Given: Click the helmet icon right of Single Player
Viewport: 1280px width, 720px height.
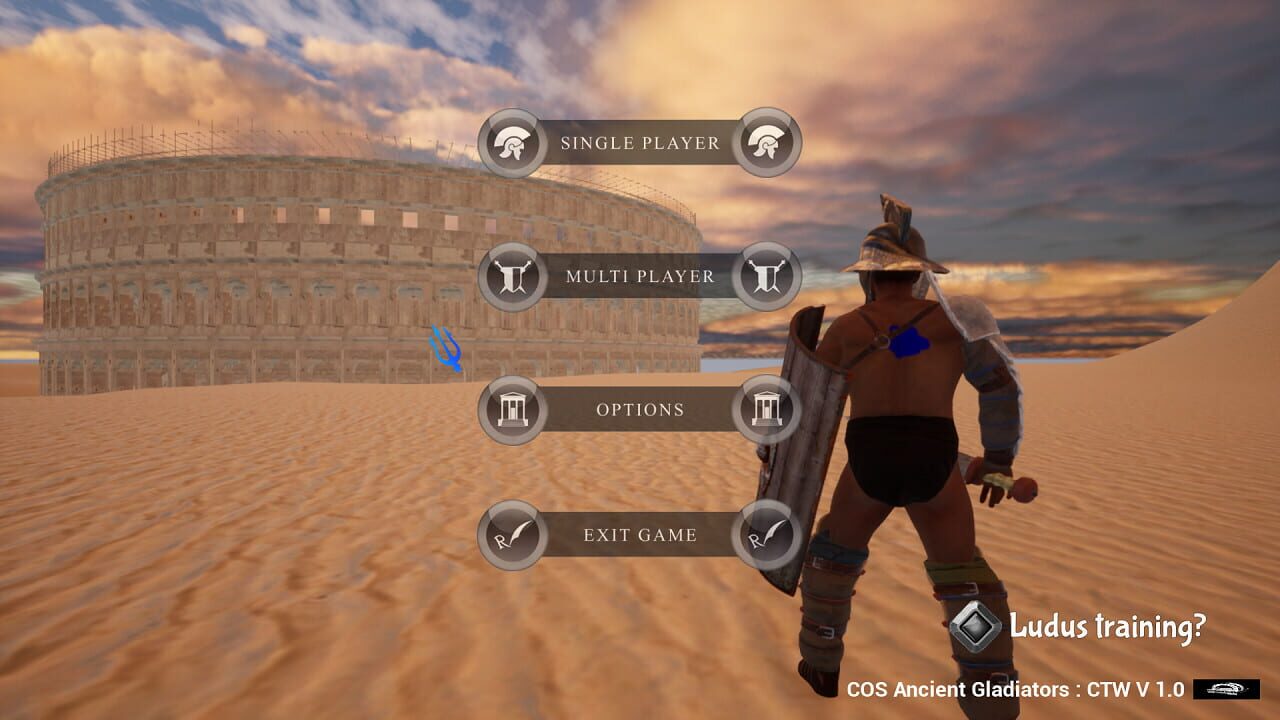Looking at the screenshot, I should pos(766,143).
